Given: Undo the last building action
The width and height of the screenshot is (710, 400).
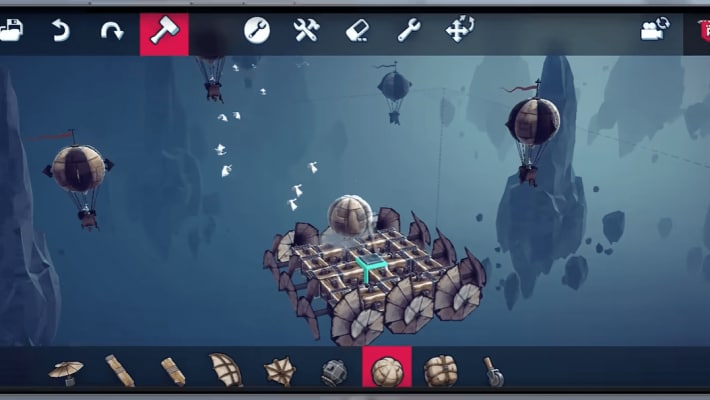Looking at the screenshot, I should pos(61,31).
